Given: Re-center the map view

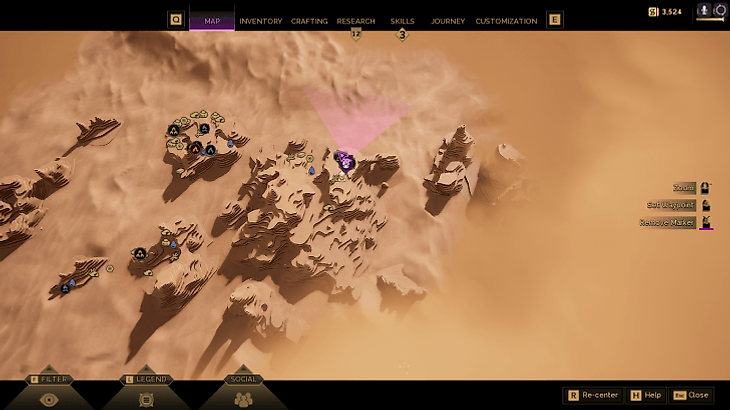Looking at the screenshot, I should (594, 395).
